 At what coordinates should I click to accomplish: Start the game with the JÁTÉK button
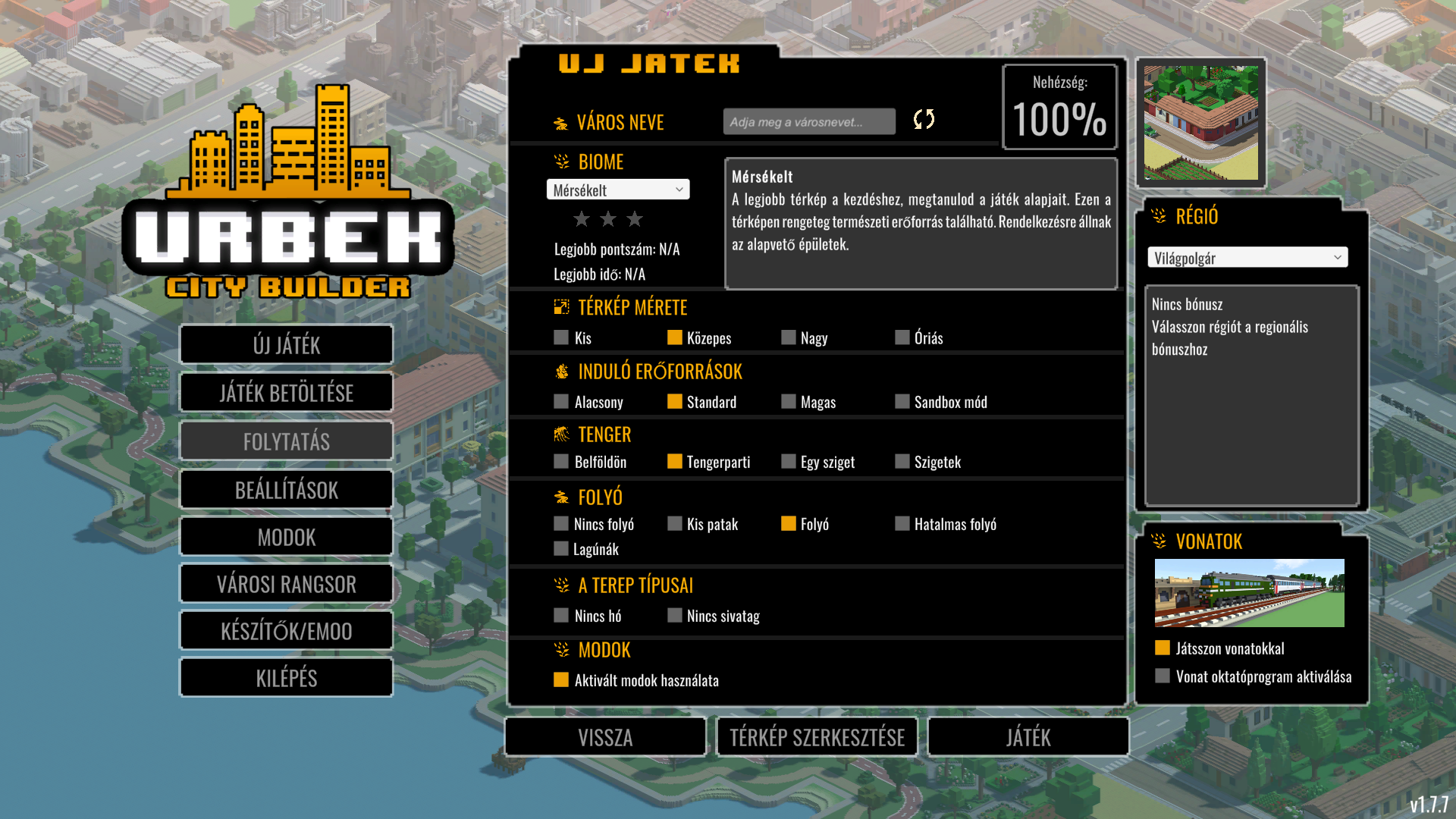(1028, 737)
